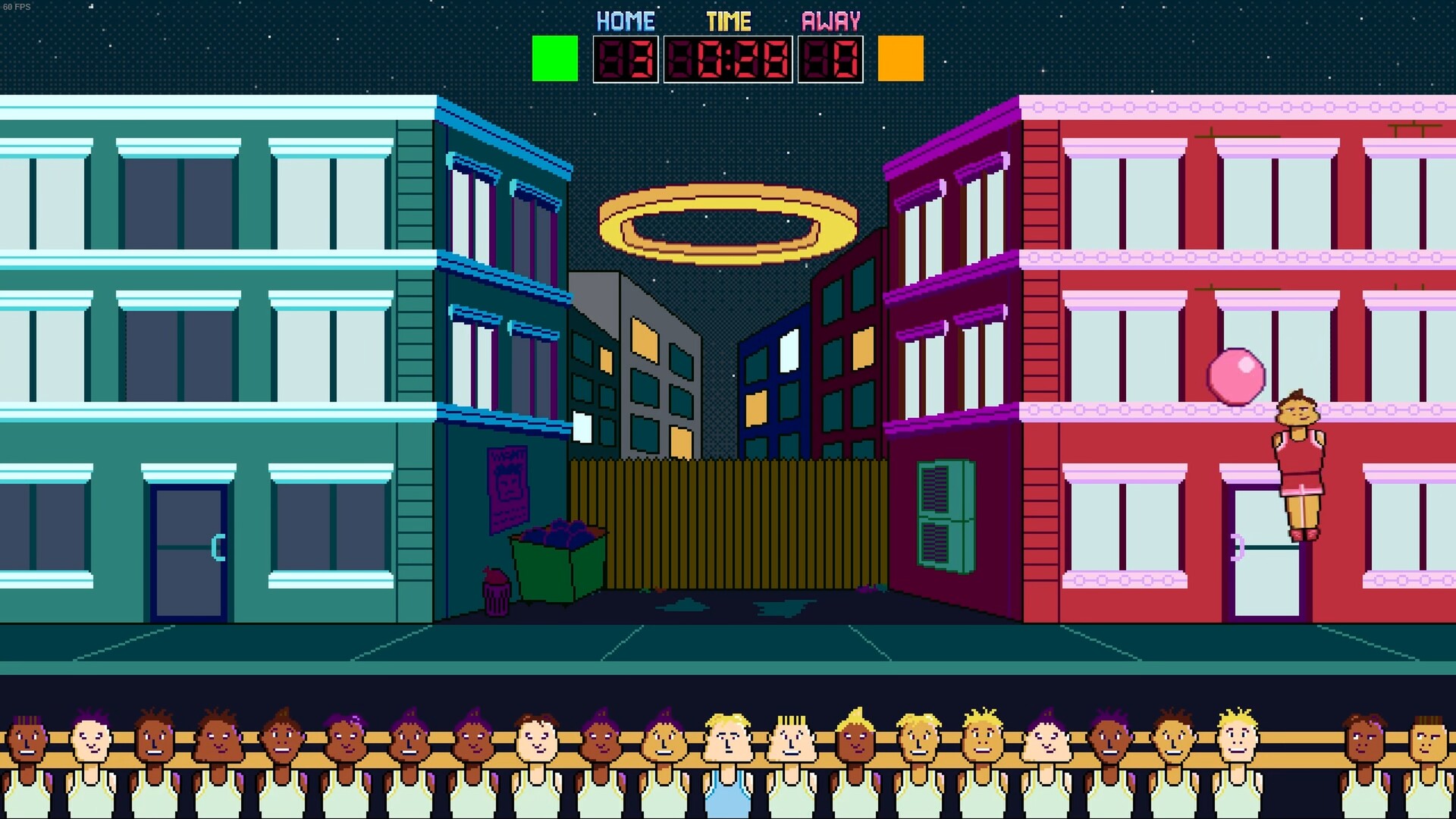
Task: Toggle the orange AWAY team color square
Action: click(x=899, y=57)
